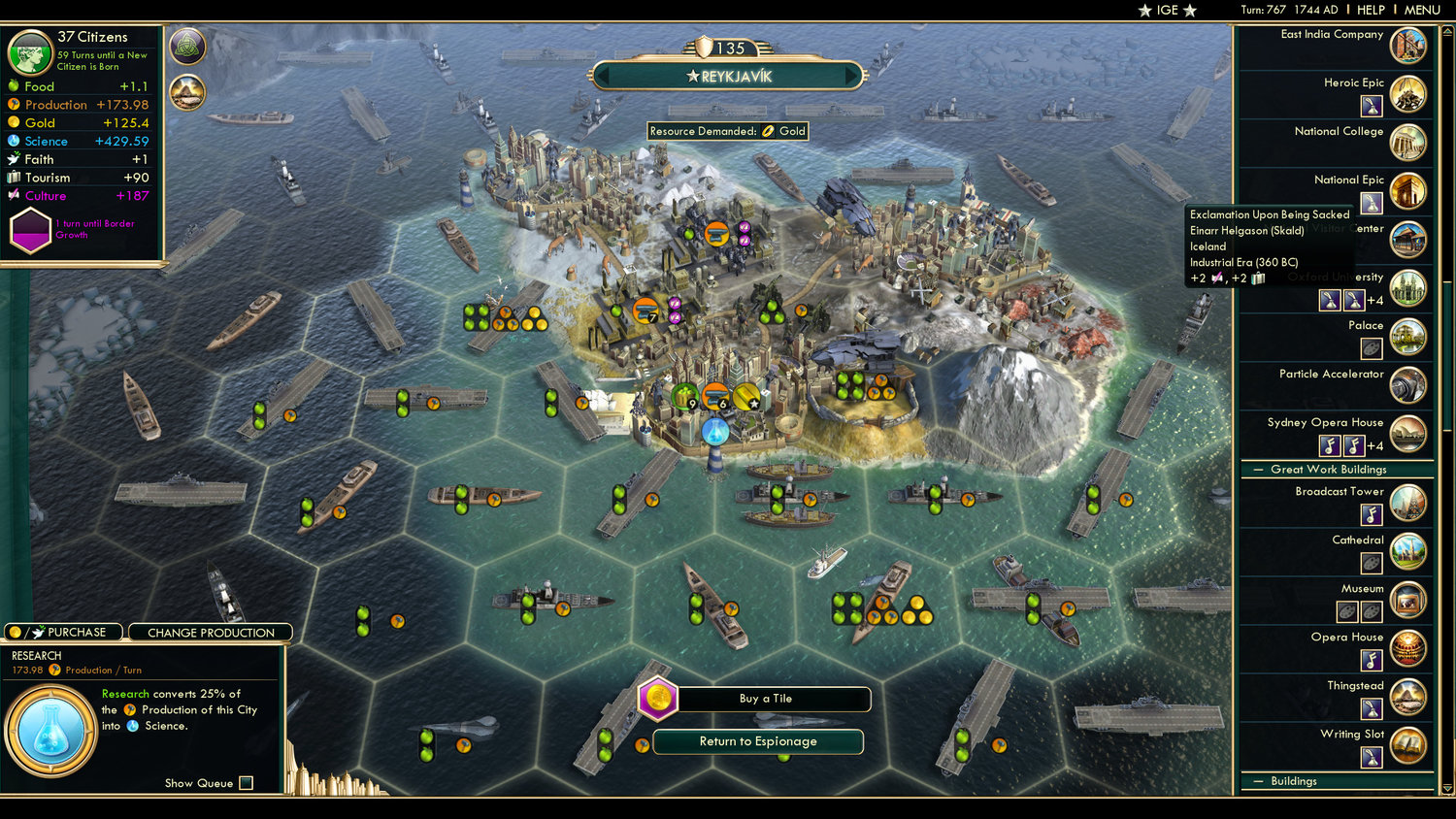Click the Return to Espionage button
The width and height of the screenshot is (1456, 819).
click(x=757, y=741)
